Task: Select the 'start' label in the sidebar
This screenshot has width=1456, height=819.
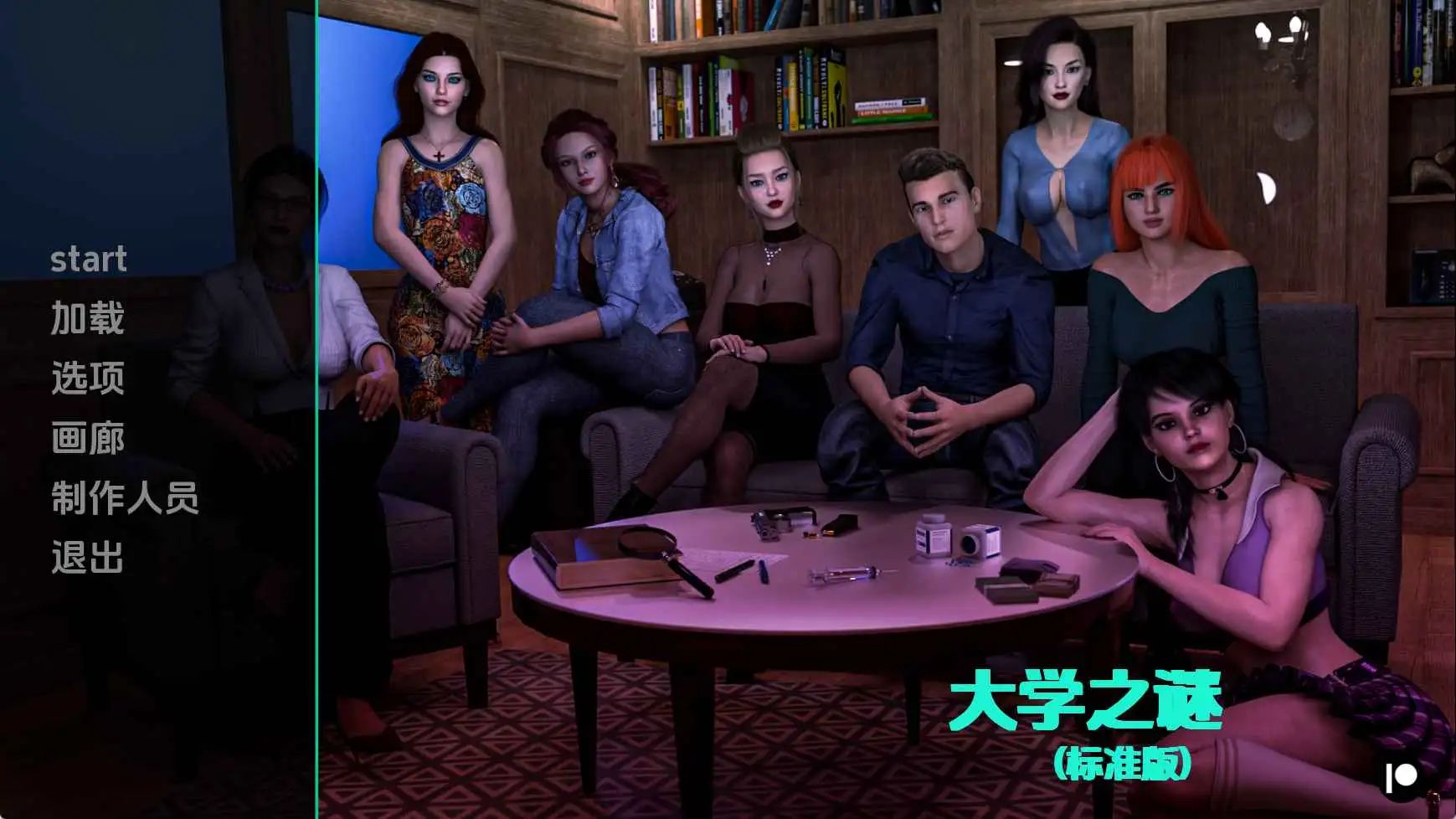Action: (89, 260)
